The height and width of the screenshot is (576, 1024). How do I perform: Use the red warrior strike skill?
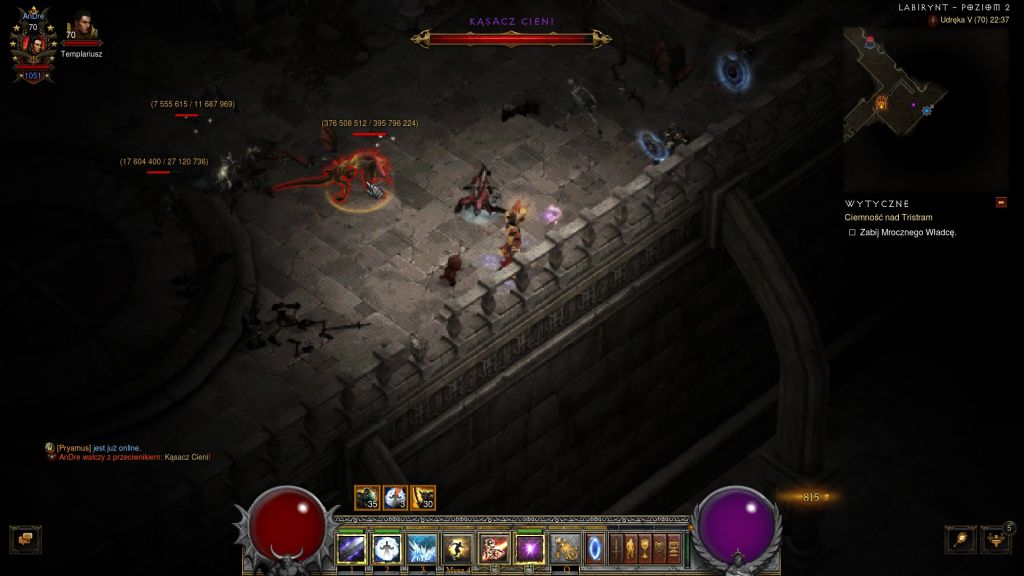494,548
